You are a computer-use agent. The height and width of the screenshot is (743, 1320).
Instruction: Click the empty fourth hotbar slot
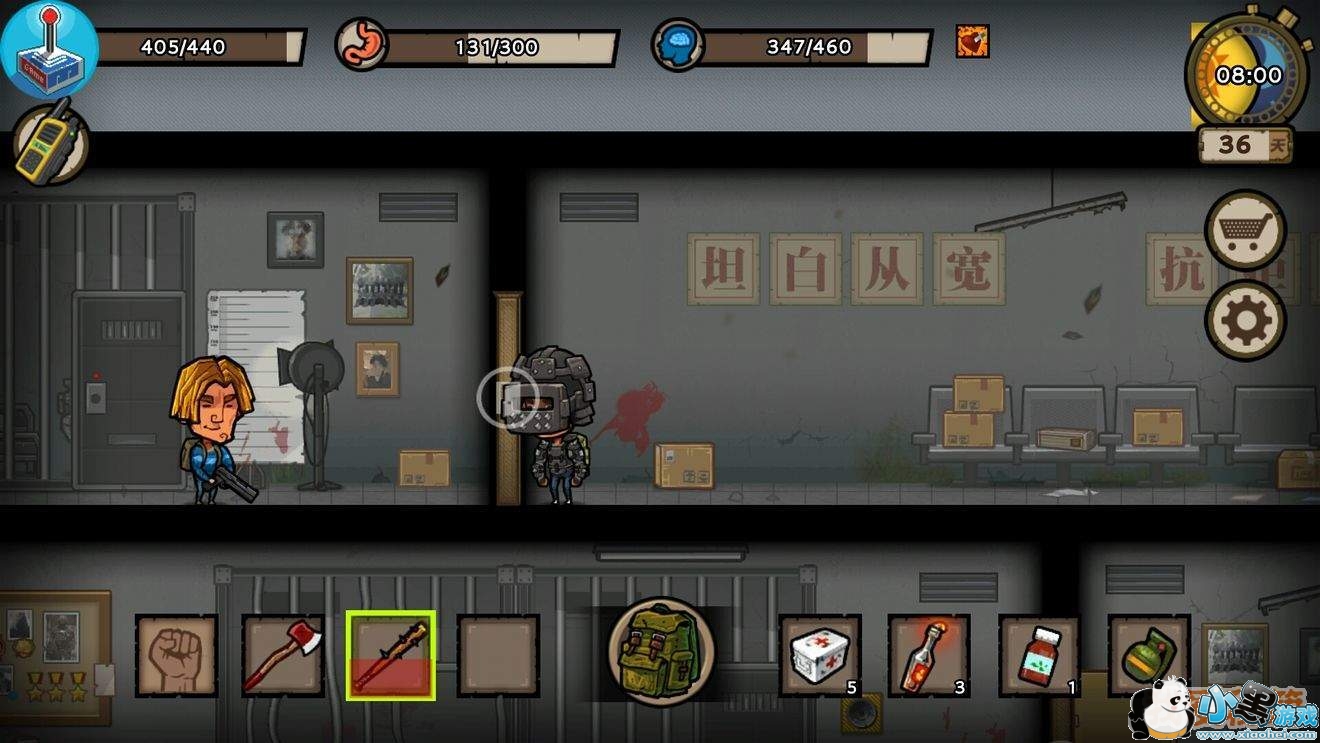498,655
